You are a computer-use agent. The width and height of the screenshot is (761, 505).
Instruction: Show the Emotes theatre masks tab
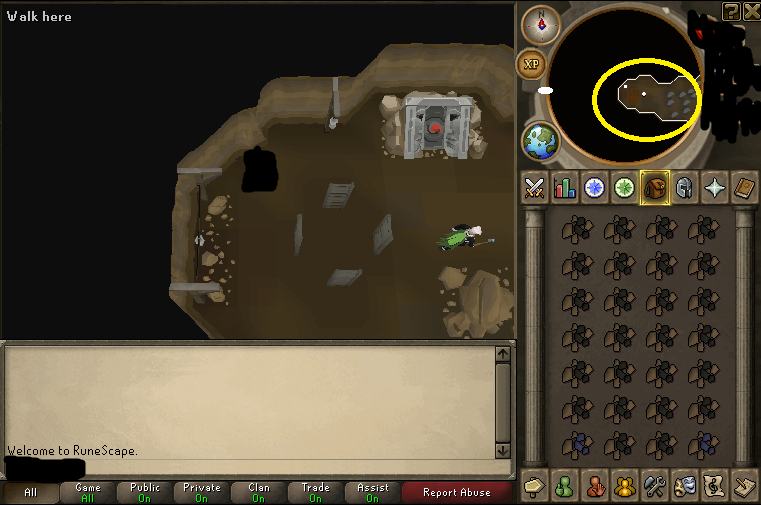click(685, 484)
